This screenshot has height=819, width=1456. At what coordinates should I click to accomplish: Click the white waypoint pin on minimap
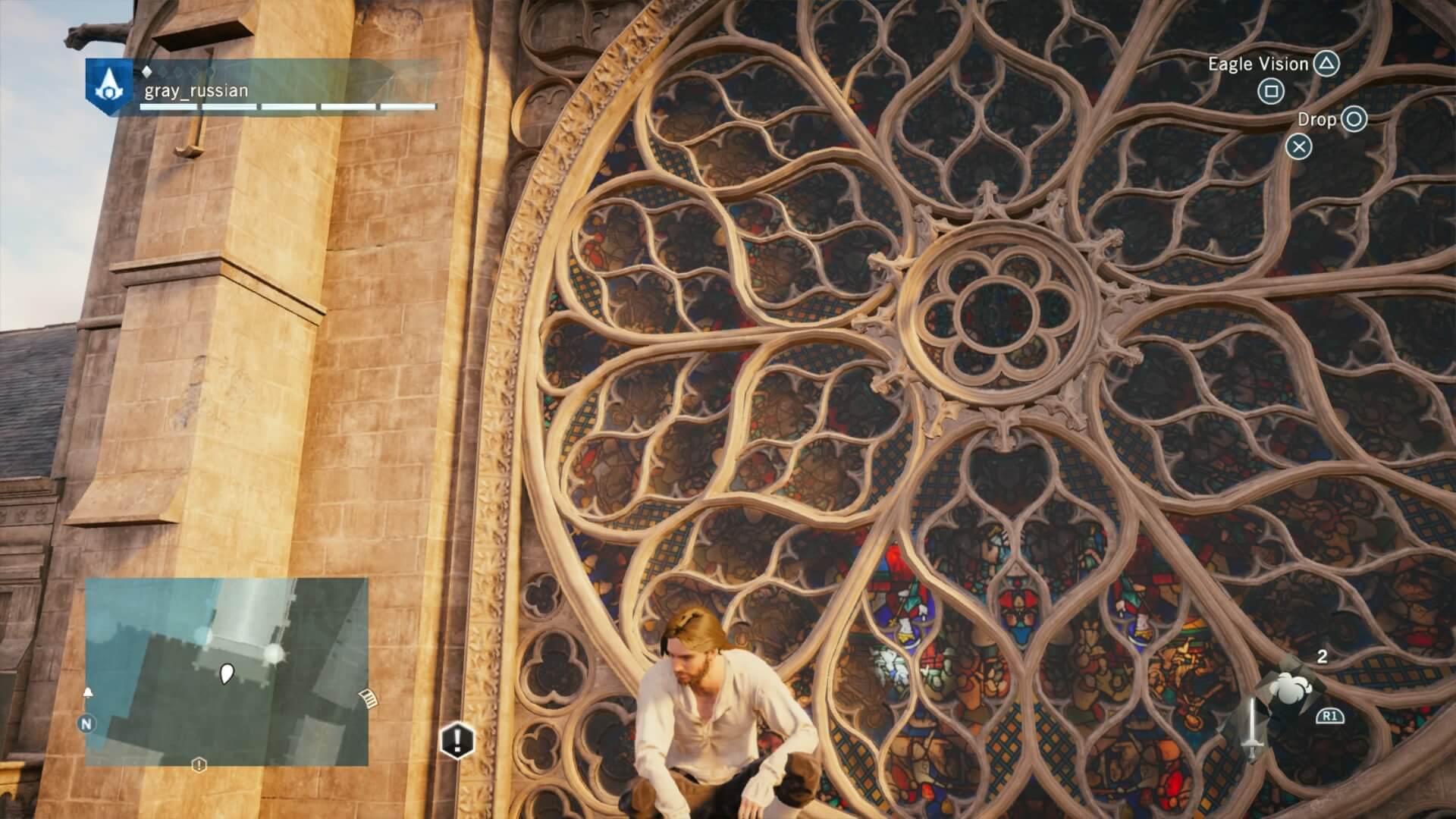tap(228, 672)
